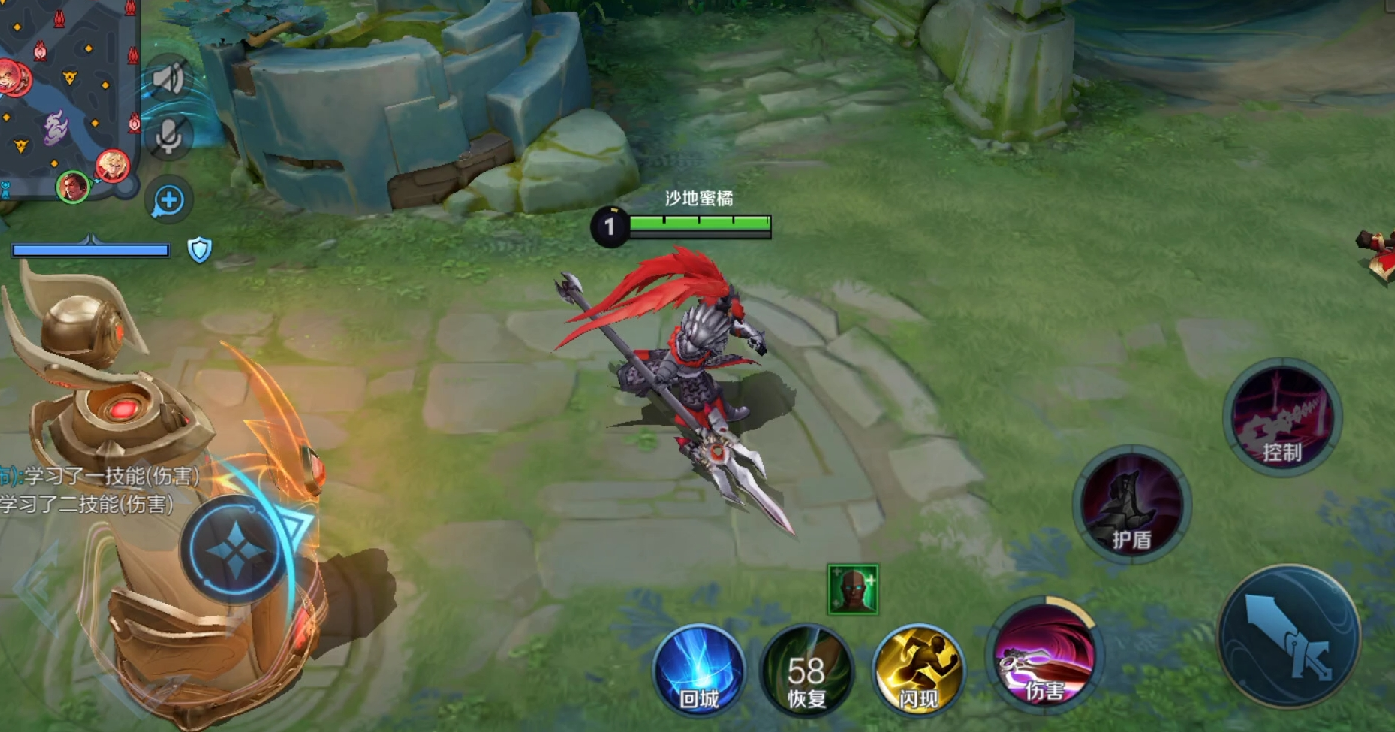Image resolution: width=1395 pixels, height=732 pixels.
Task: Open the quick chat plus bubble
Action: click(169, 200)
